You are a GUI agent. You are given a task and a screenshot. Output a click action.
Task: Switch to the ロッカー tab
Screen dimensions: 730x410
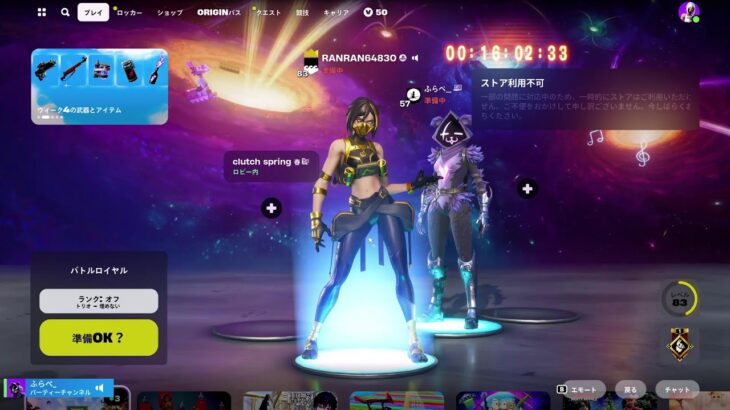tap(129, 13)
